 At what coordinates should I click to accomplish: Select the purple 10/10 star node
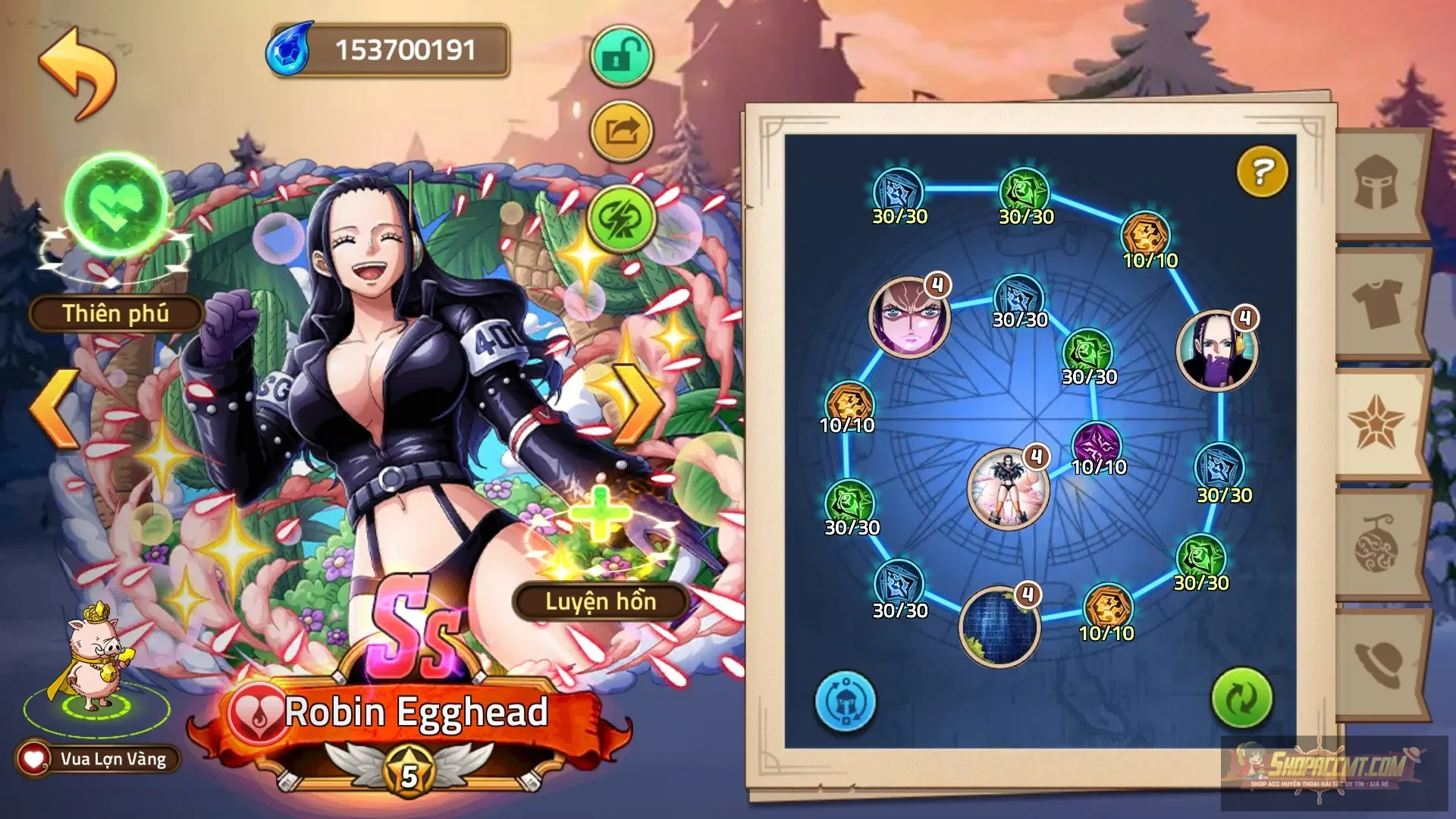pyautogui.click(x=1097, y=444)
